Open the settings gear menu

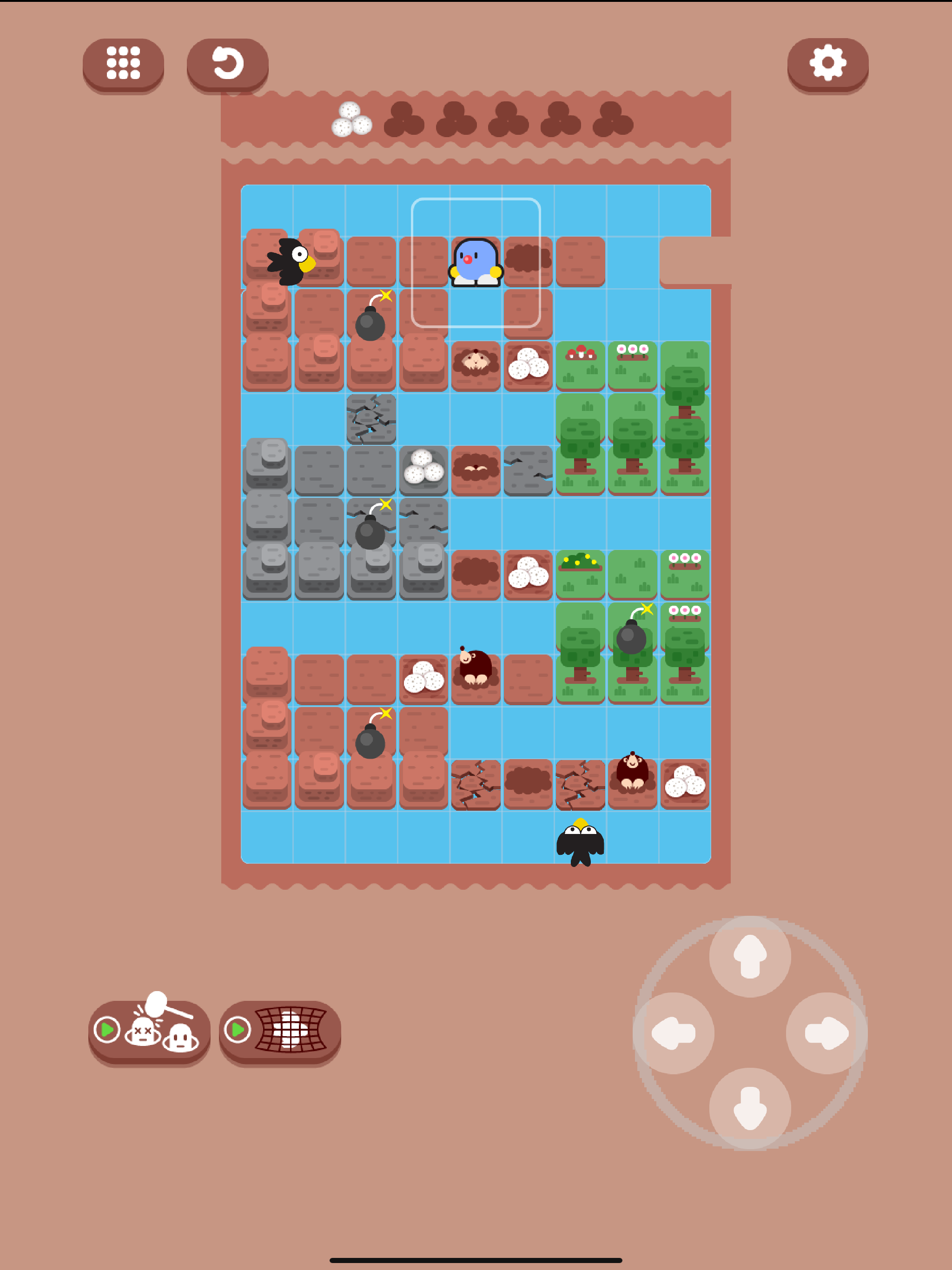pos(827,63)
